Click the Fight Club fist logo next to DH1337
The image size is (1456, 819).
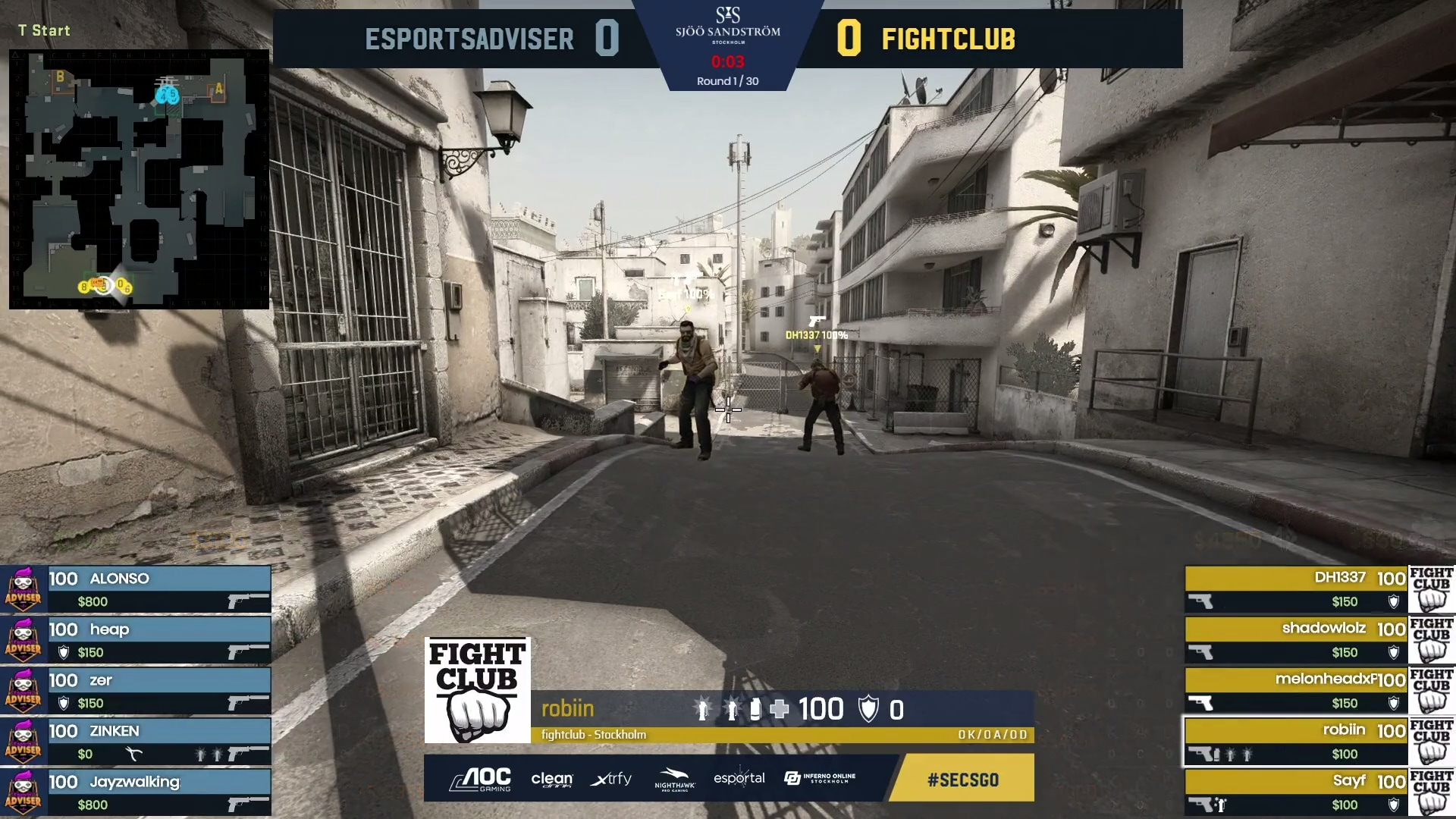[1433, 590]
